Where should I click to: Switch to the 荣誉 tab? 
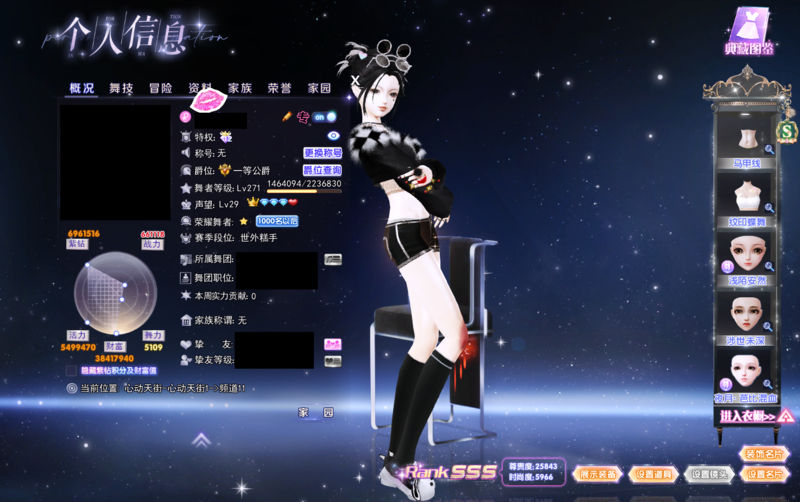279,88
